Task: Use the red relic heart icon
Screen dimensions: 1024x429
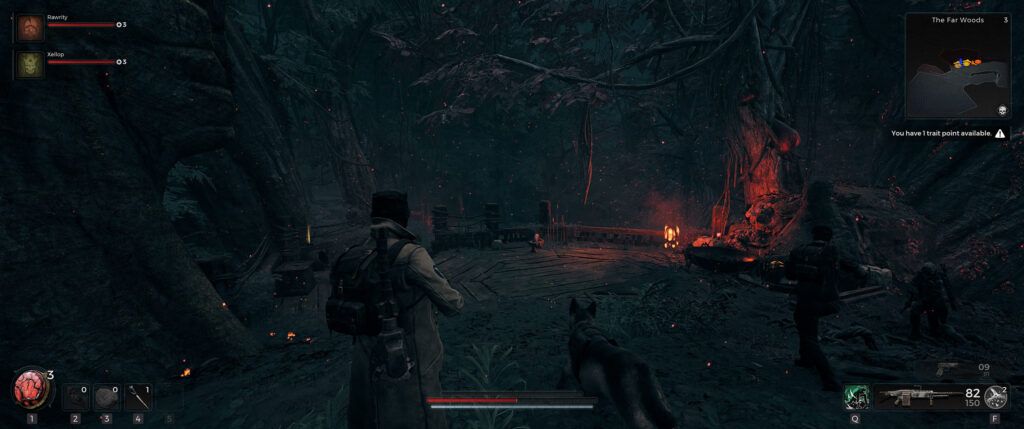Action: pyautogui.click(x=31, y=389)
